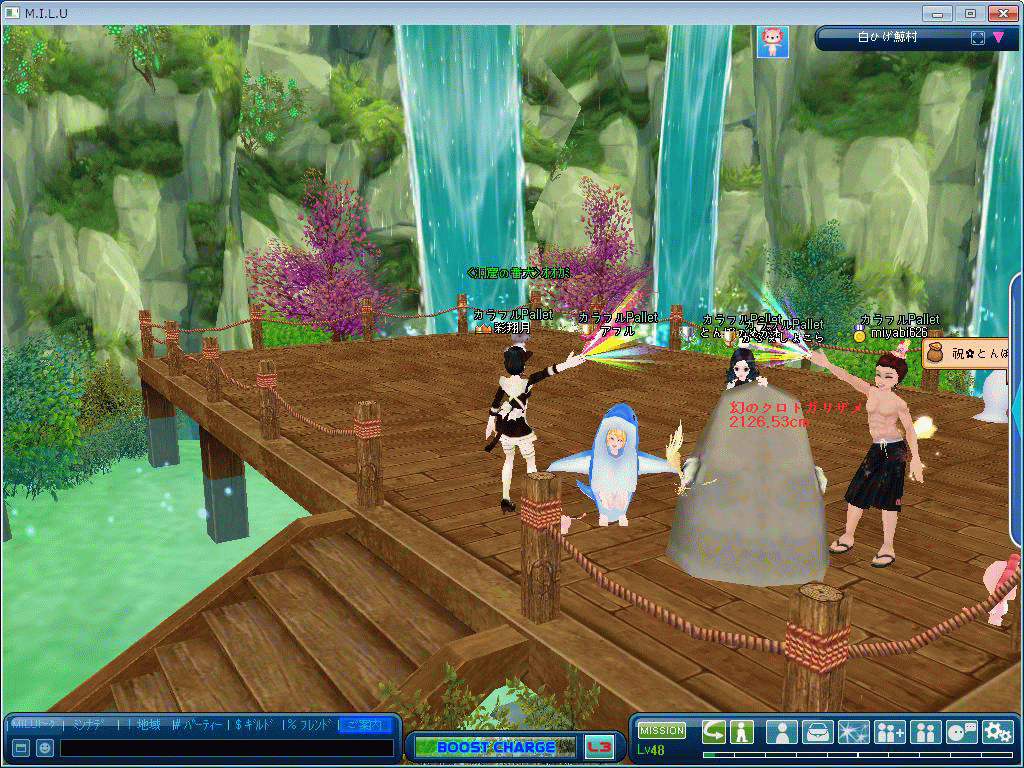
Task: Switch to the 地域 chat tab
Action: pos(148,724)
